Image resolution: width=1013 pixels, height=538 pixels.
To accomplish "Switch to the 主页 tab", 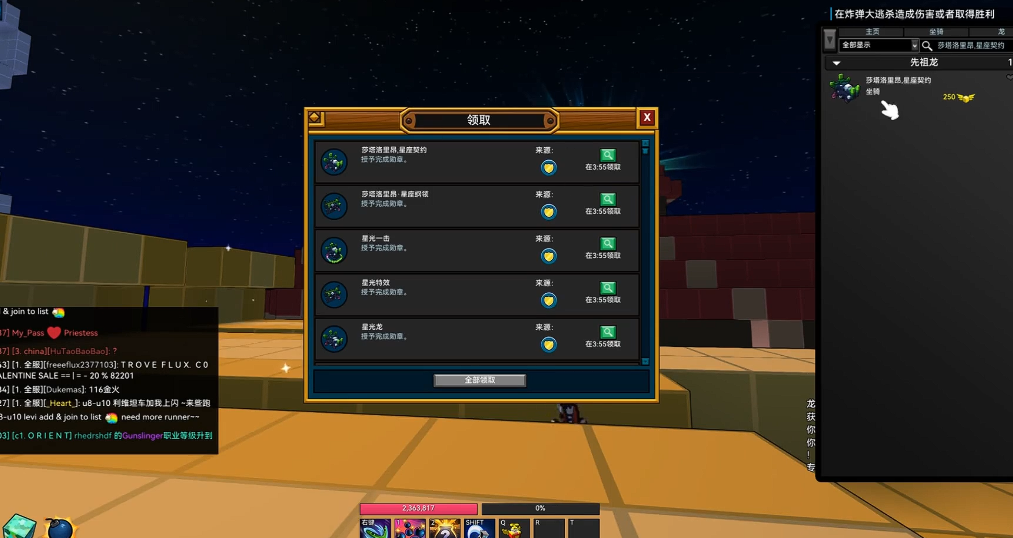I will [872, 32].
